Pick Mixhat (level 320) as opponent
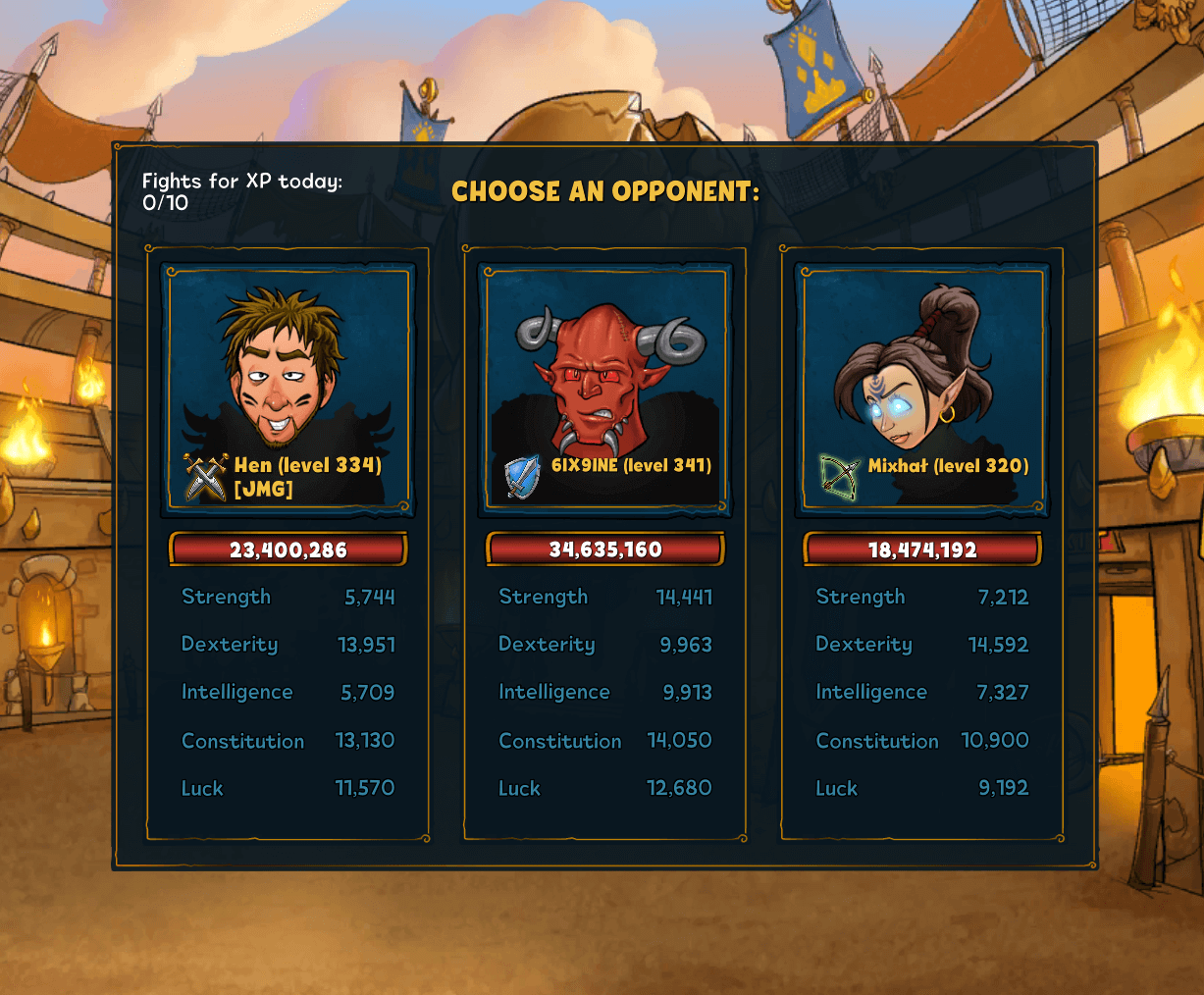 921,388
